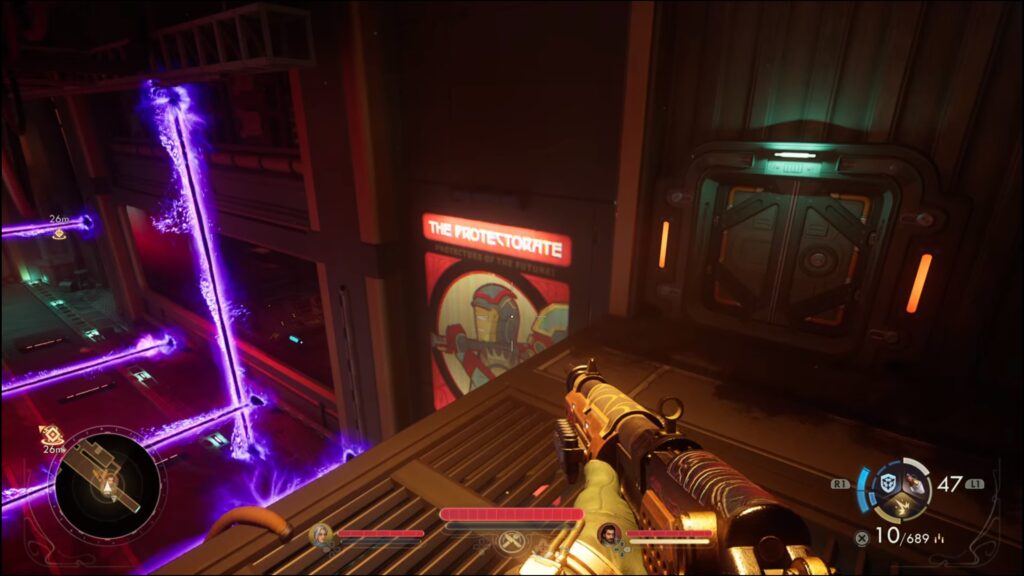
Task: Select the bearded companion portrait
Action: pos(609,535)
